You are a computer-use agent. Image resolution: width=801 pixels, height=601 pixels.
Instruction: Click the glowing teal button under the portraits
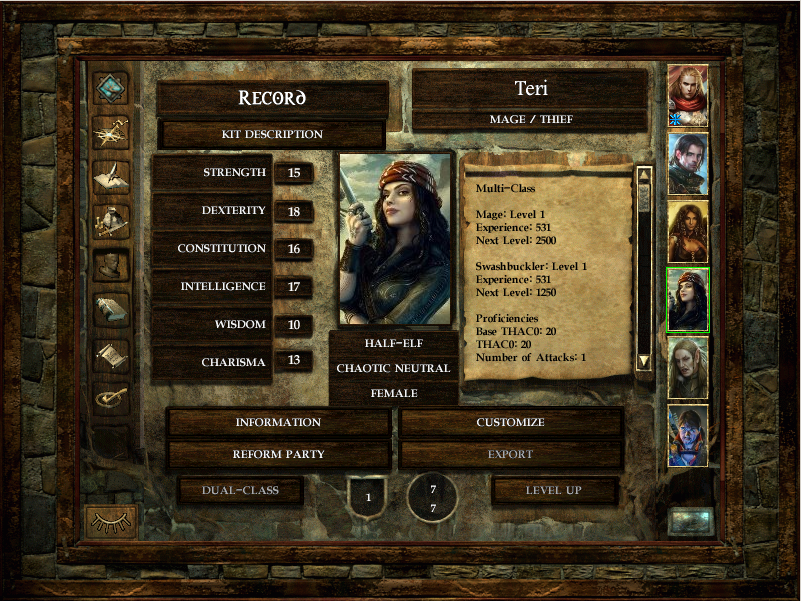(691, 521)
